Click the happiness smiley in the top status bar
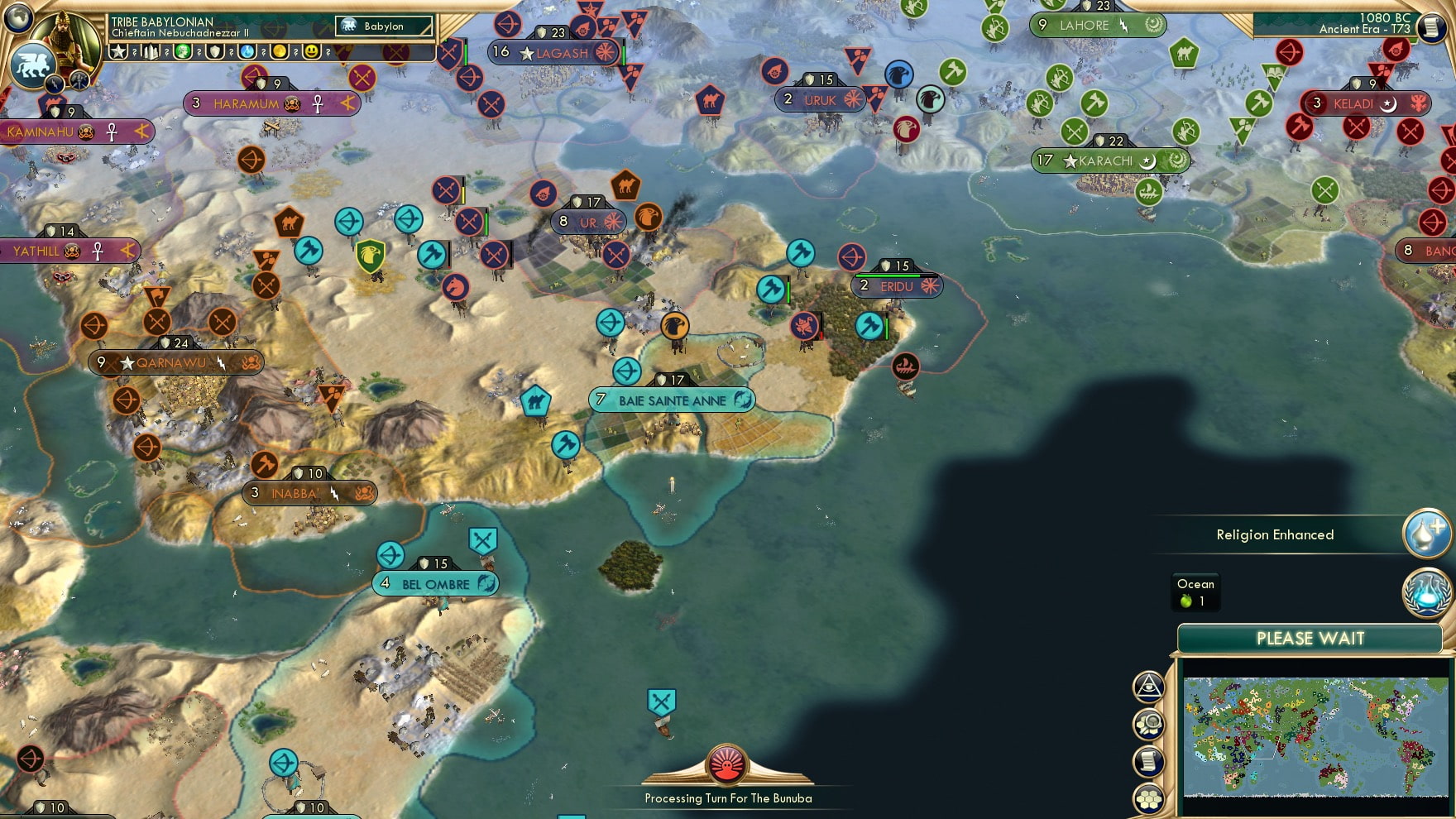 [313, 52]
